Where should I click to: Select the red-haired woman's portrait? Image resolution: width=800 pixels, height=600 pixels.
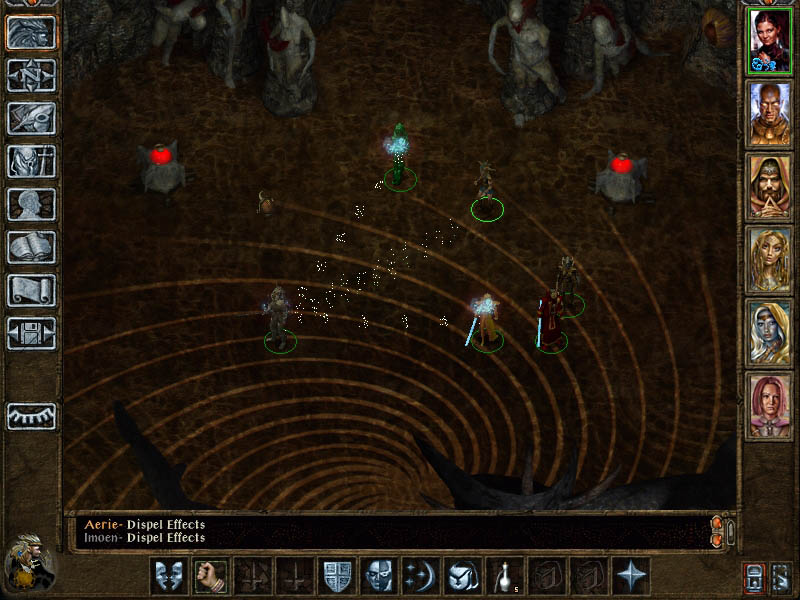[x=770, y=41]
